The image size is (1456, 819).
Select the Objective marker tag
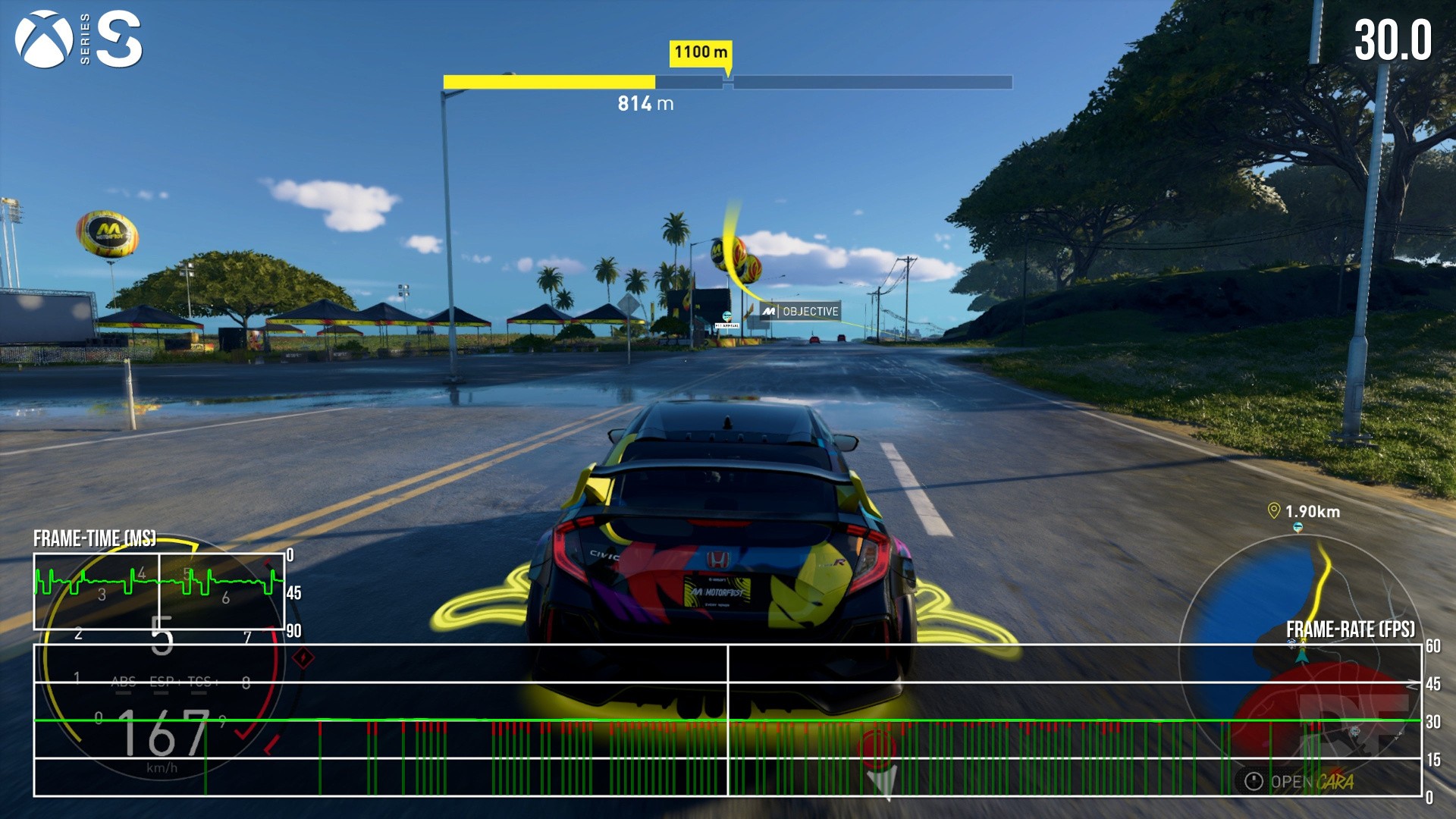(x=802, y=311)
